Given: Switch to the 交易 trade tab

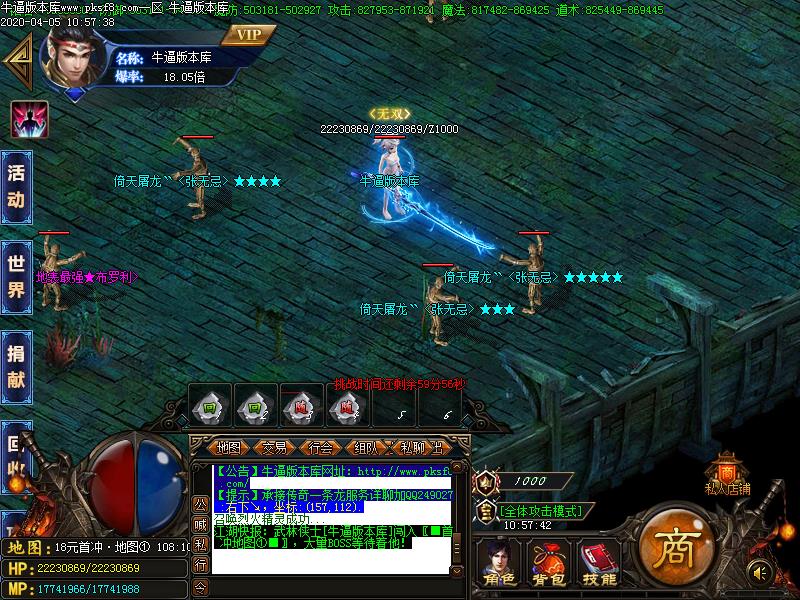Looking at the screenshot, I should [274, 447].
